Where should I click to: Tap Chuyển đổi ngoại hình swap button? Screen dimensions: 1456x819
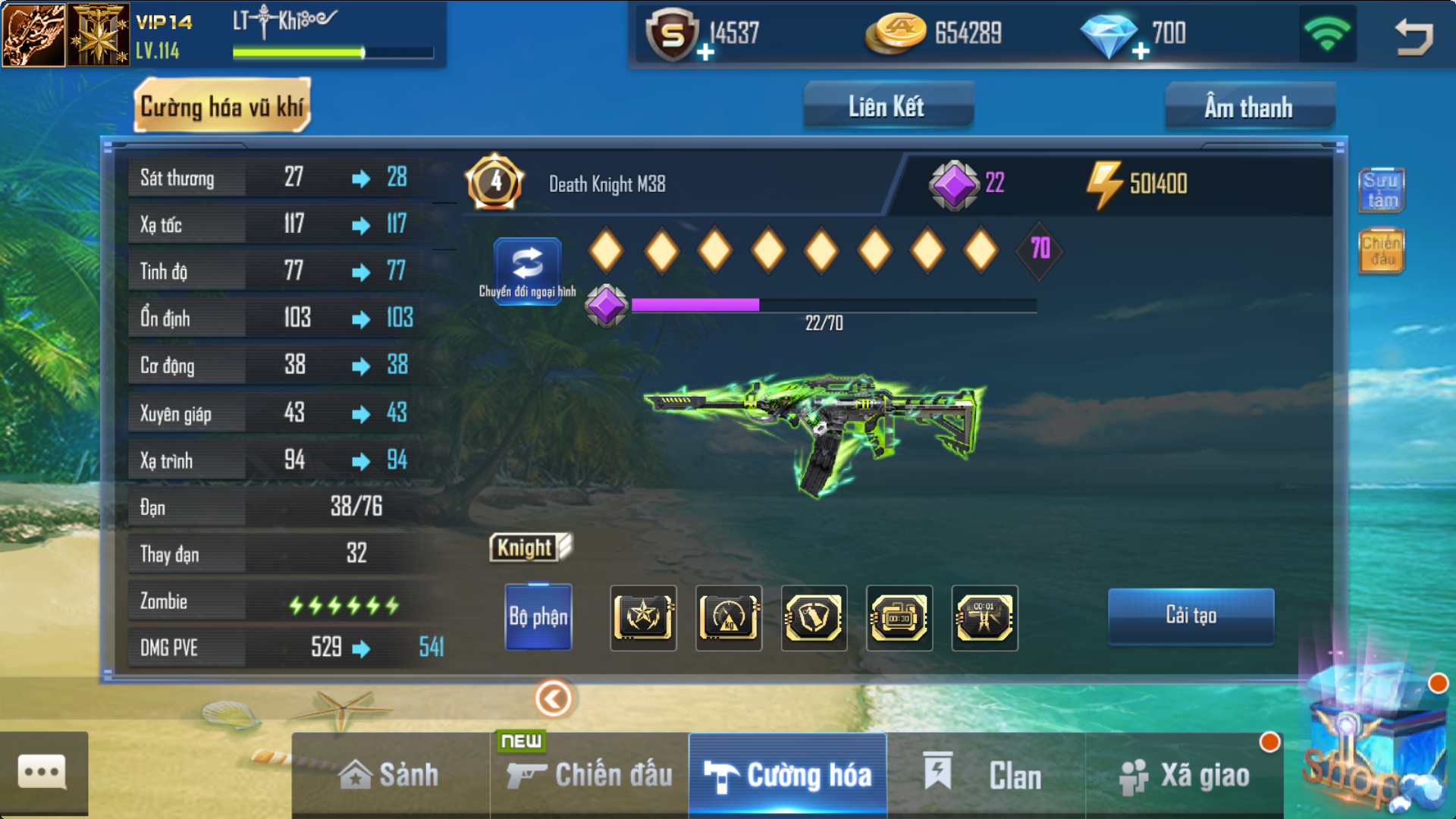tap(528, 269)
